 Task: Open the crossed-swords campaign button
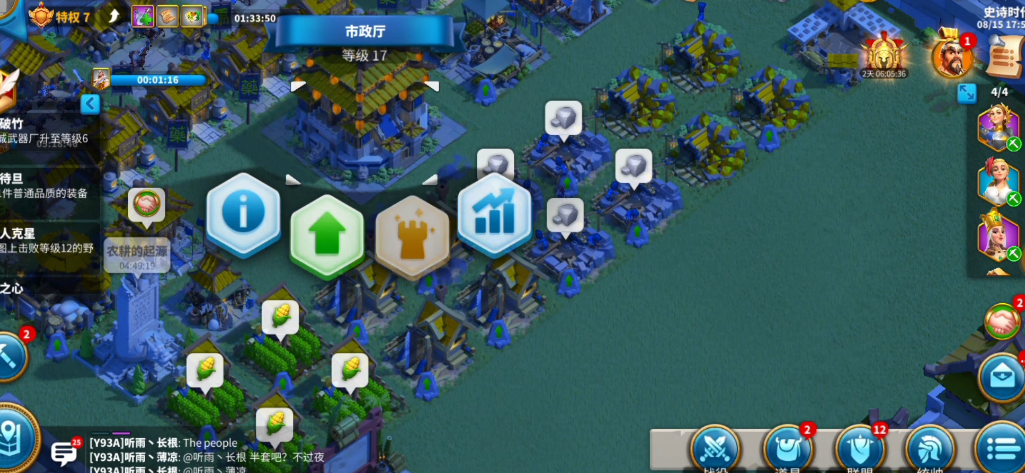(x=715, y=449)
